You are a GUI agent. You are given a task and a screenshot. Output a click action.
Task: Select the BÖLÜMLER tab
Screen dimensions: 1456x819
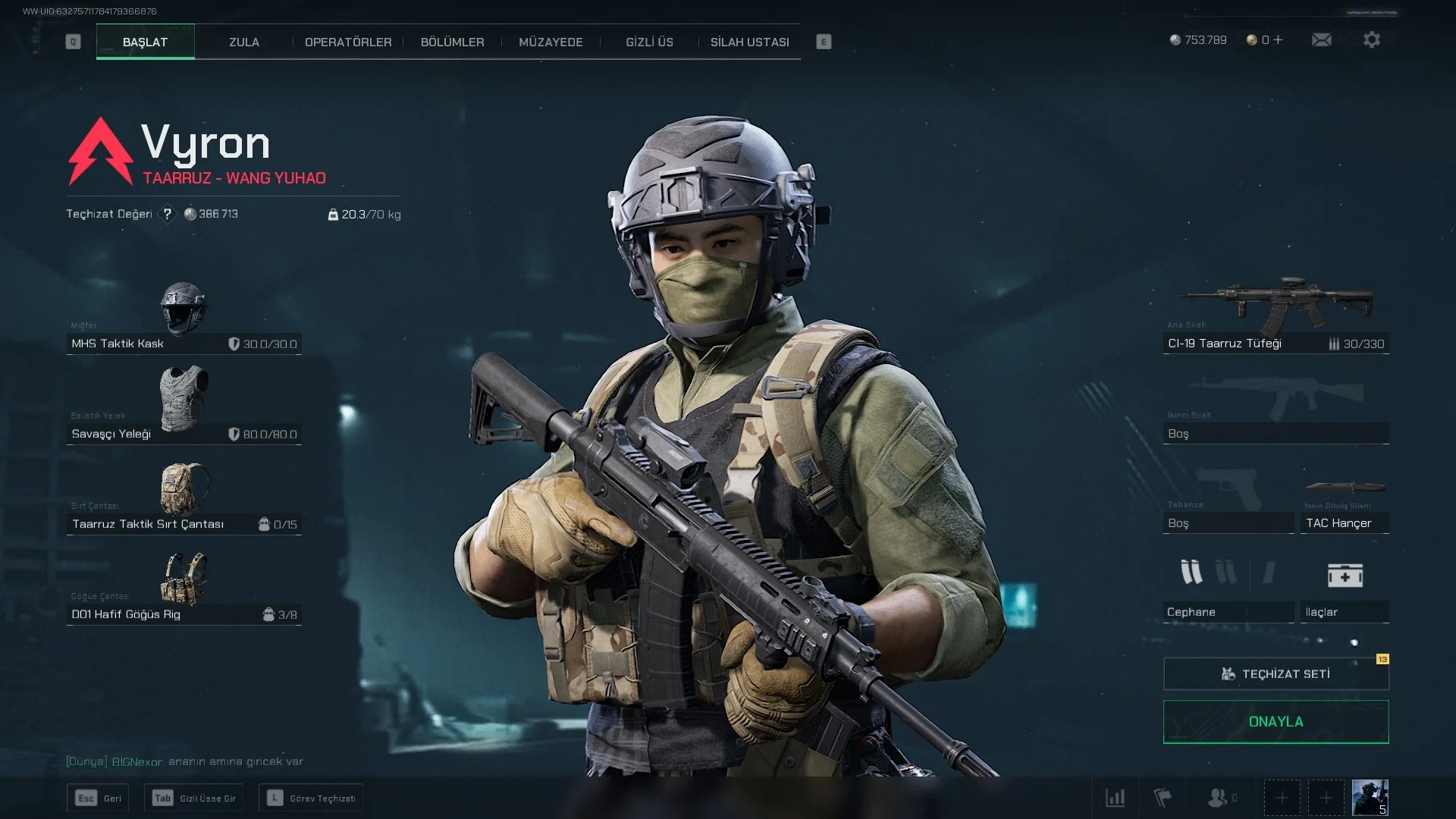coord(452,42)
